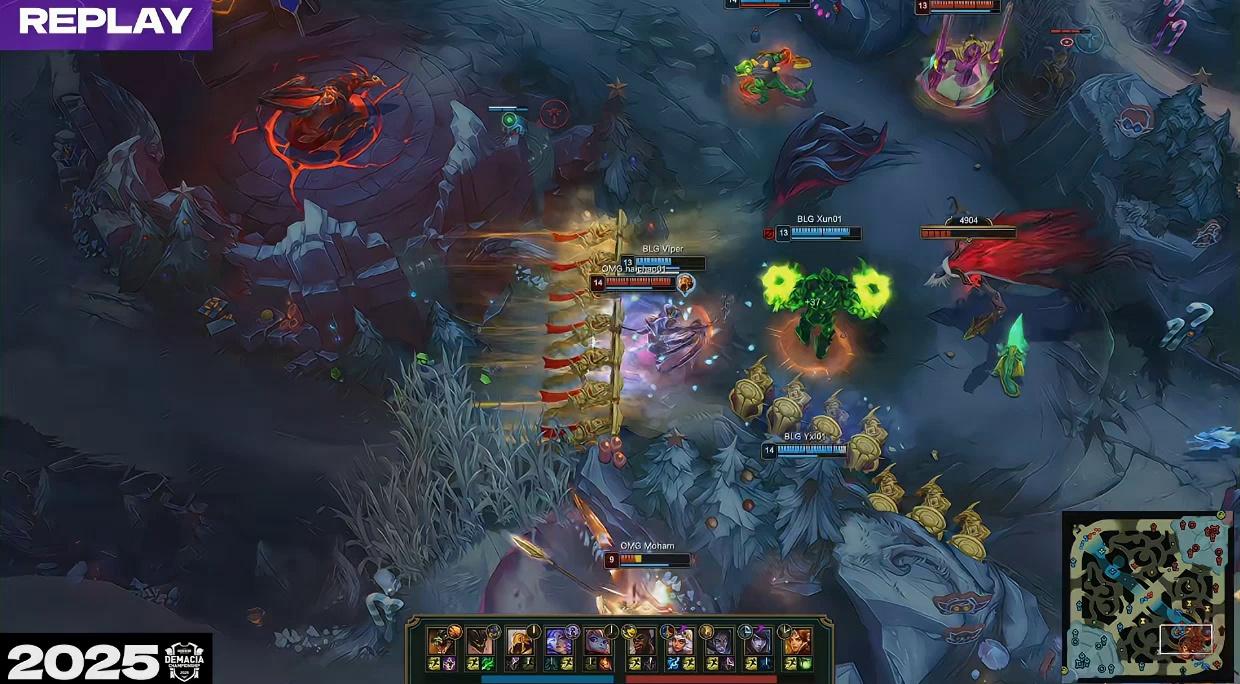Click the white camera box on minimap
Viewport: 1240px width, 684px height.
click(x=1185, y=639)
